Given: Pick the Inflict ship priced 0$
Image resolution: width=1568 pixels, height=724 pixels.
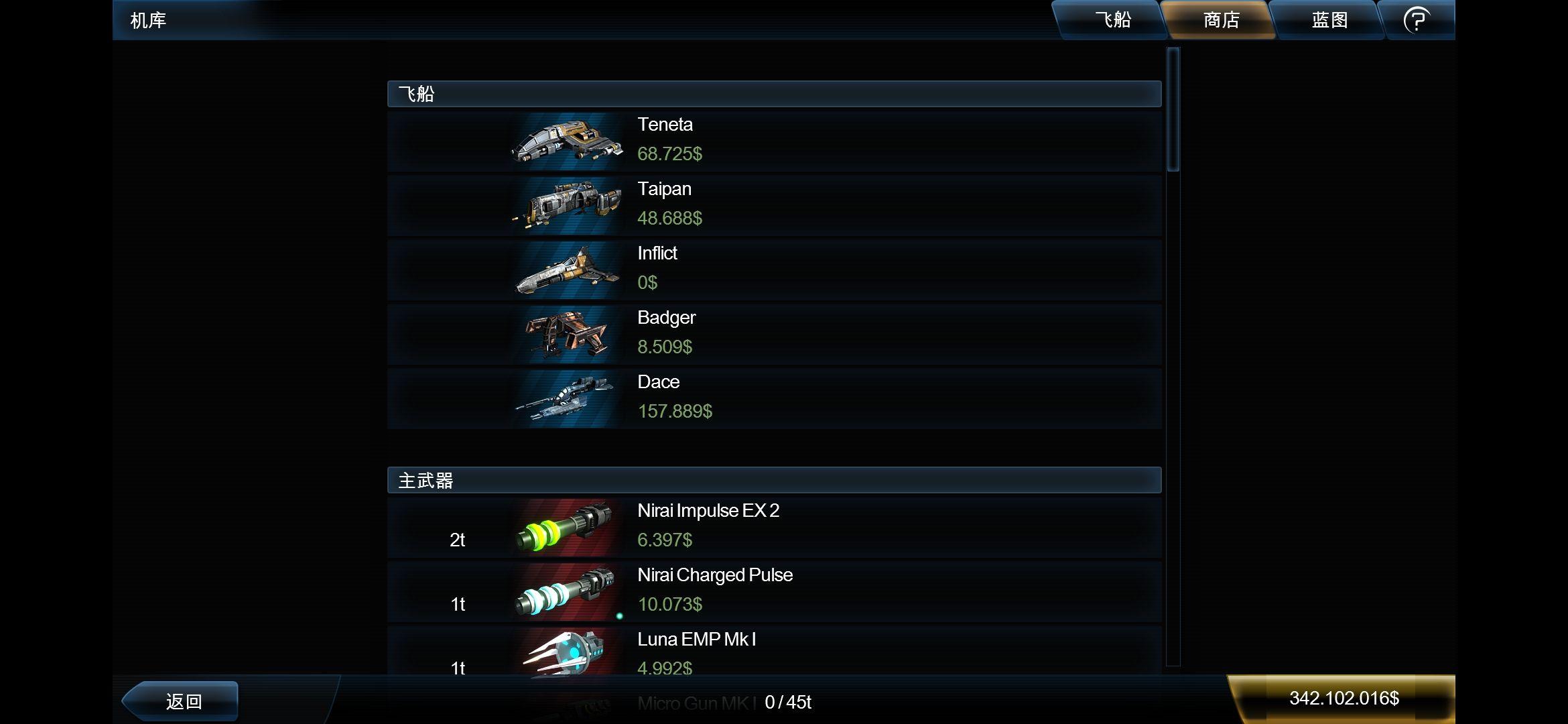Looking at the screenshot, I should click(x=774, y=269).
